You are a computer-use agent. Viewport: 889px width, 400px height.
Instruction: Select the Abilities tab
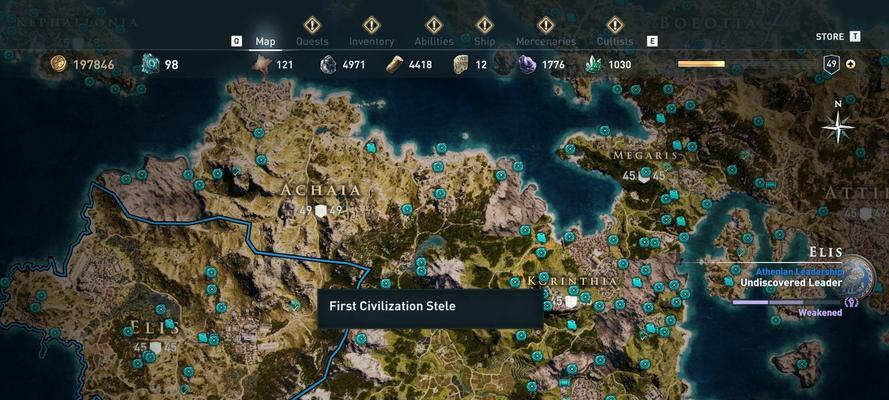coord(434,42)
